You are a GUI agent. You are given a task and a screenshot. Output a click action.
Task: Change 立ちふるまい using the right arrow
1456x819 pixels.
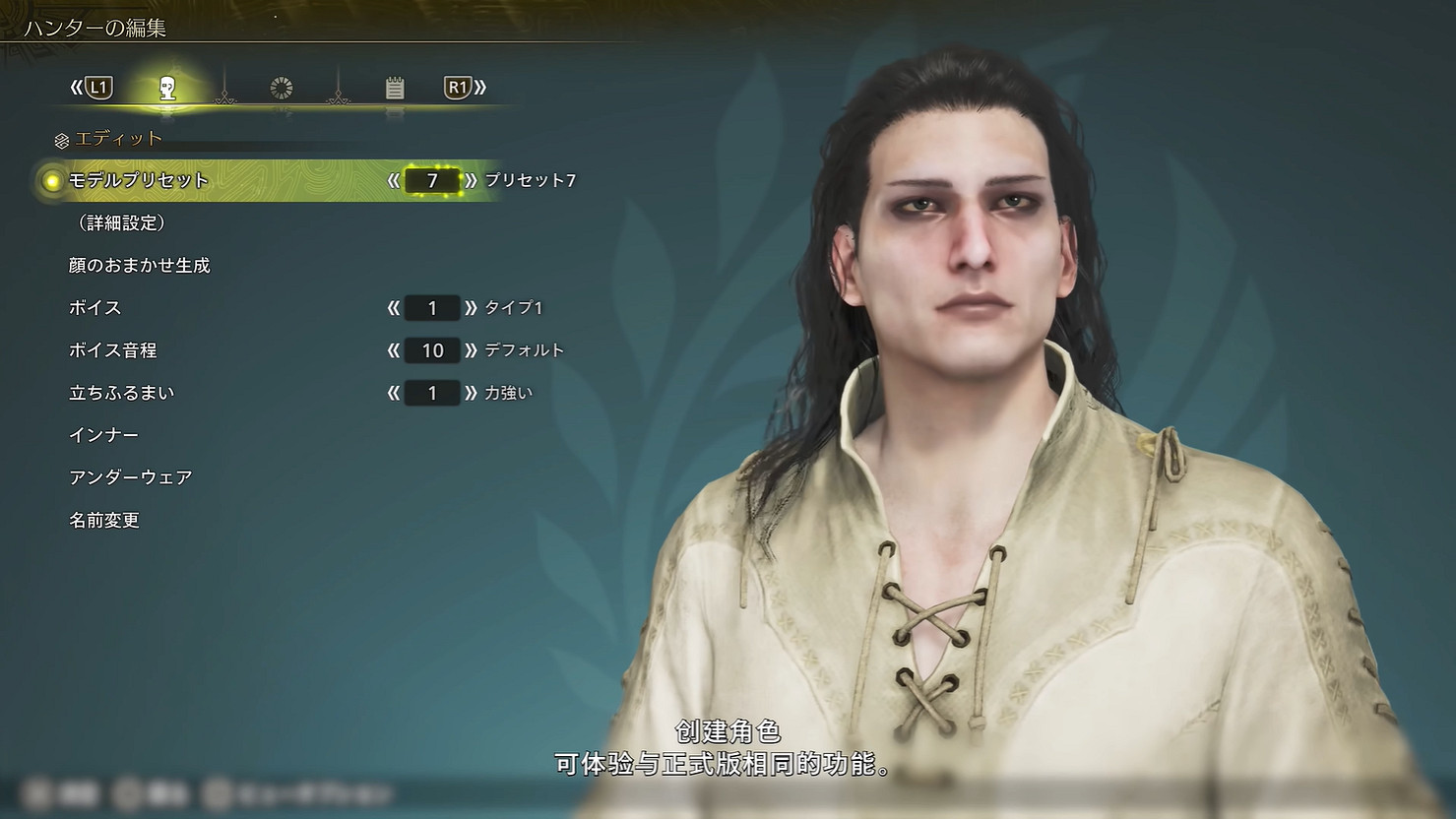click(470, 393)
